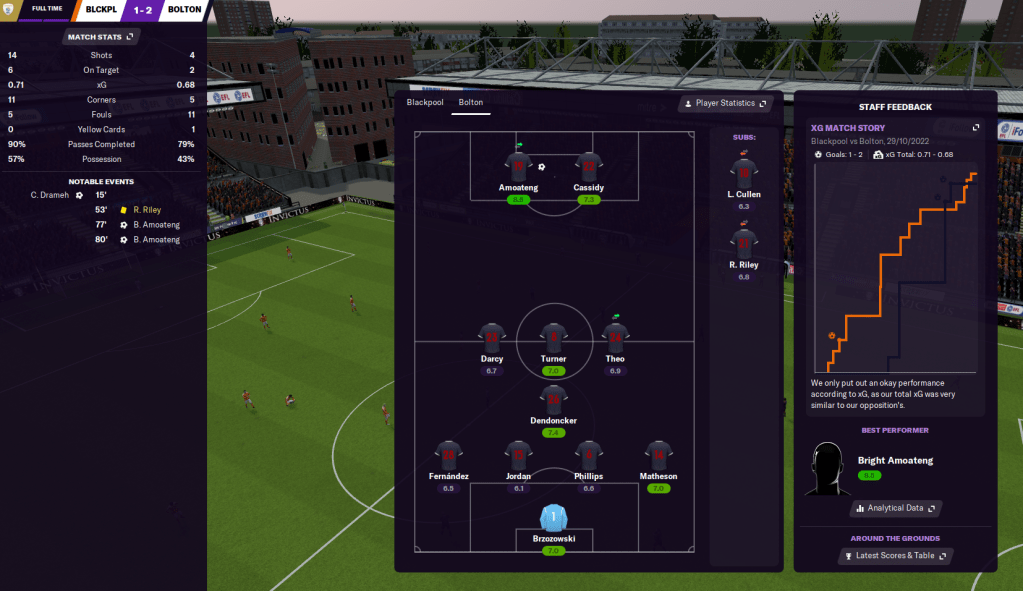Expand the Match Stats panel
The image size is (1023, 591).
tap(100, 37)
